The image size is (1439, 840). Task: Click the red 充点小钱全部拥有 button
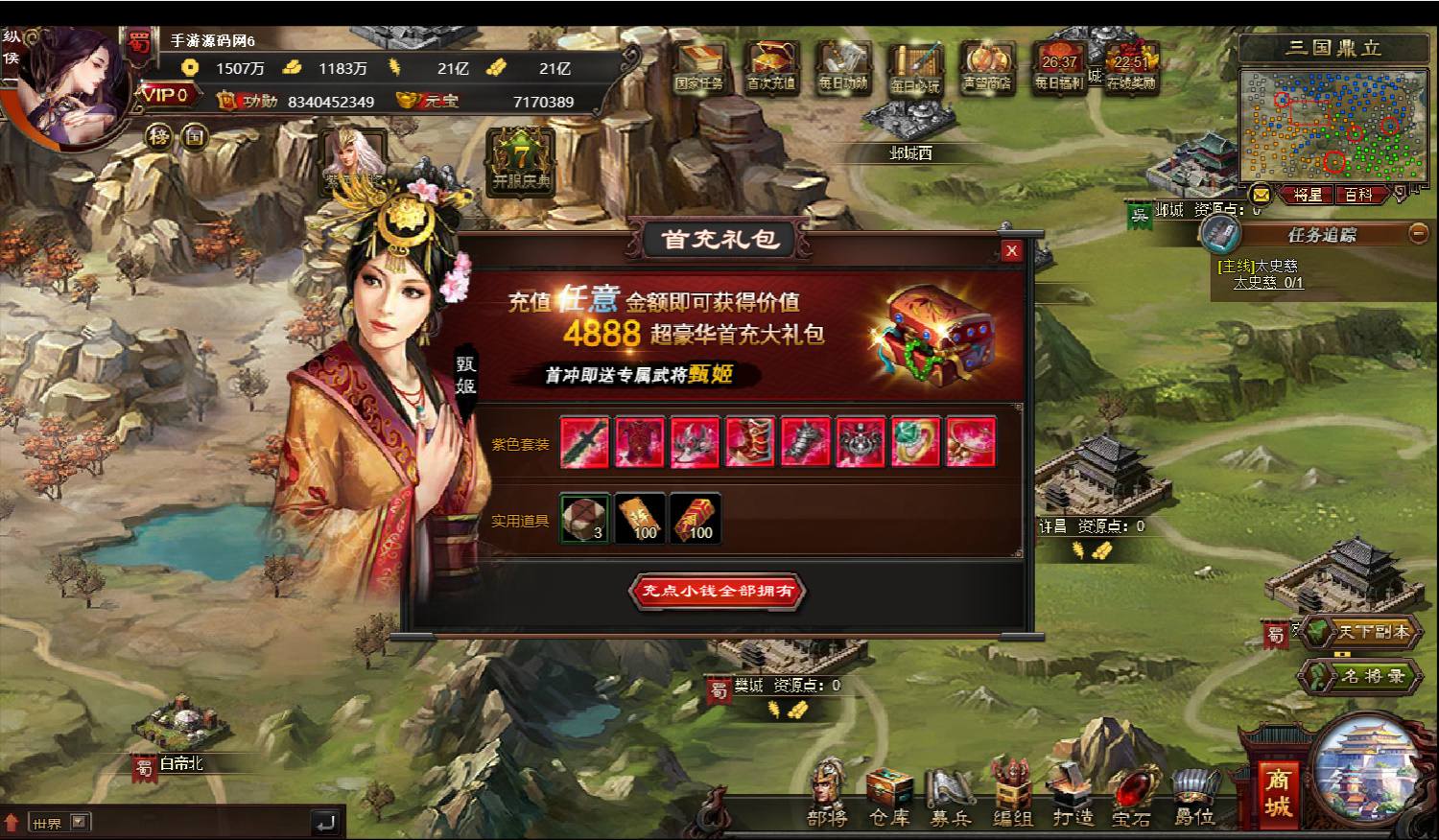pos(718,591)
